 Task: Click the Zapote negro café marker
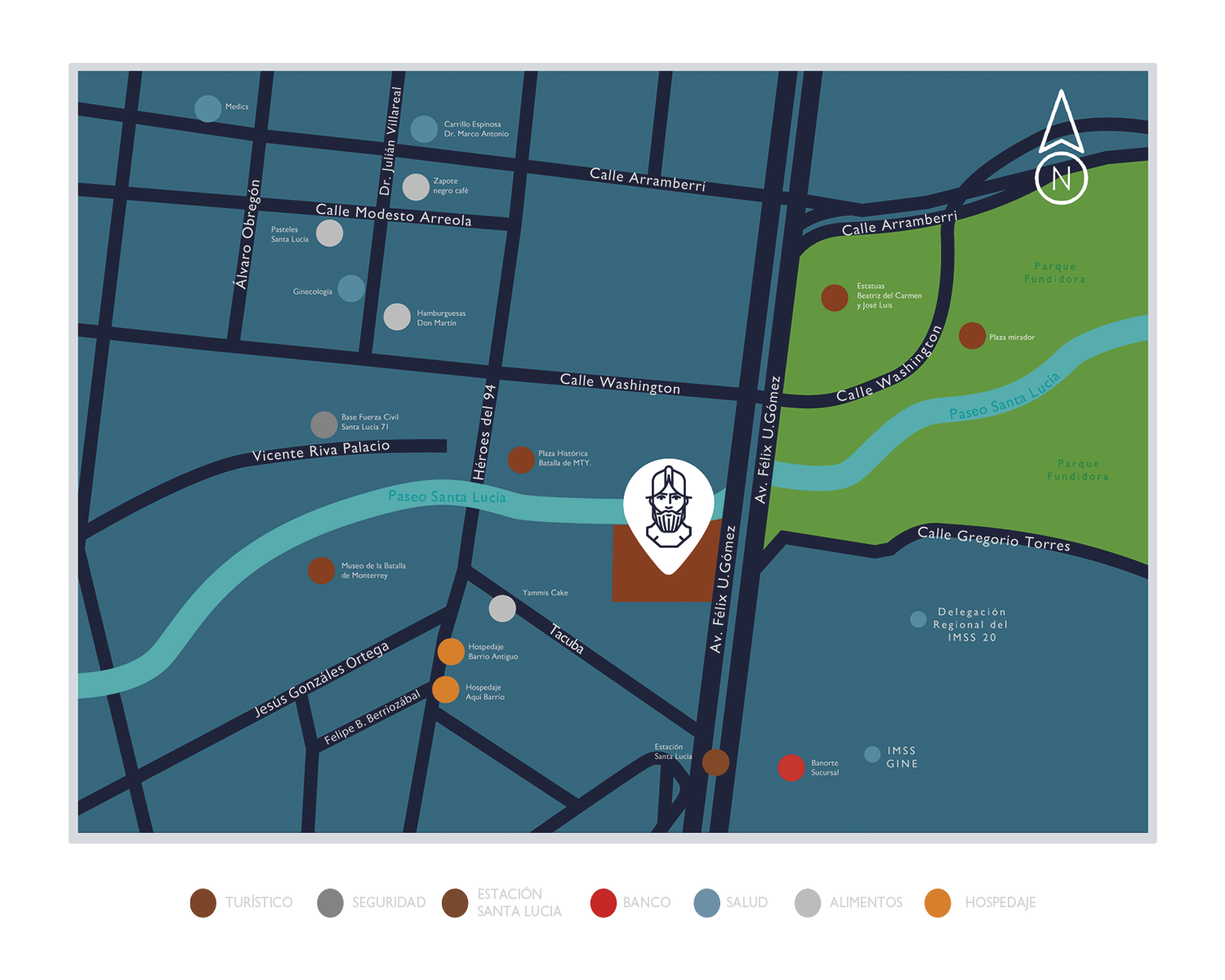pos(416,187)
